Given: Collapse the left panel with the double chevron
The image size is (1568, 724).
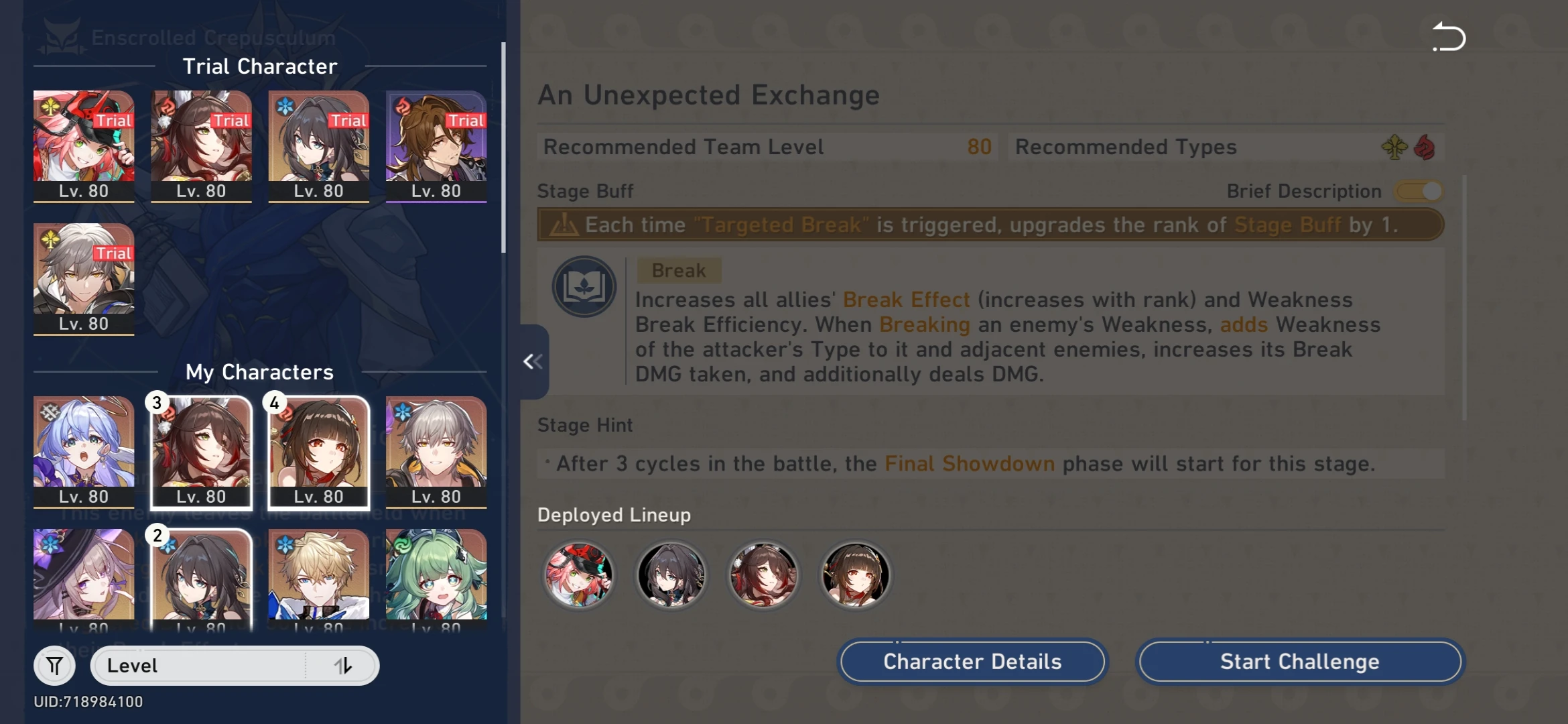Looking at the screenshot, I should [533, 361].
